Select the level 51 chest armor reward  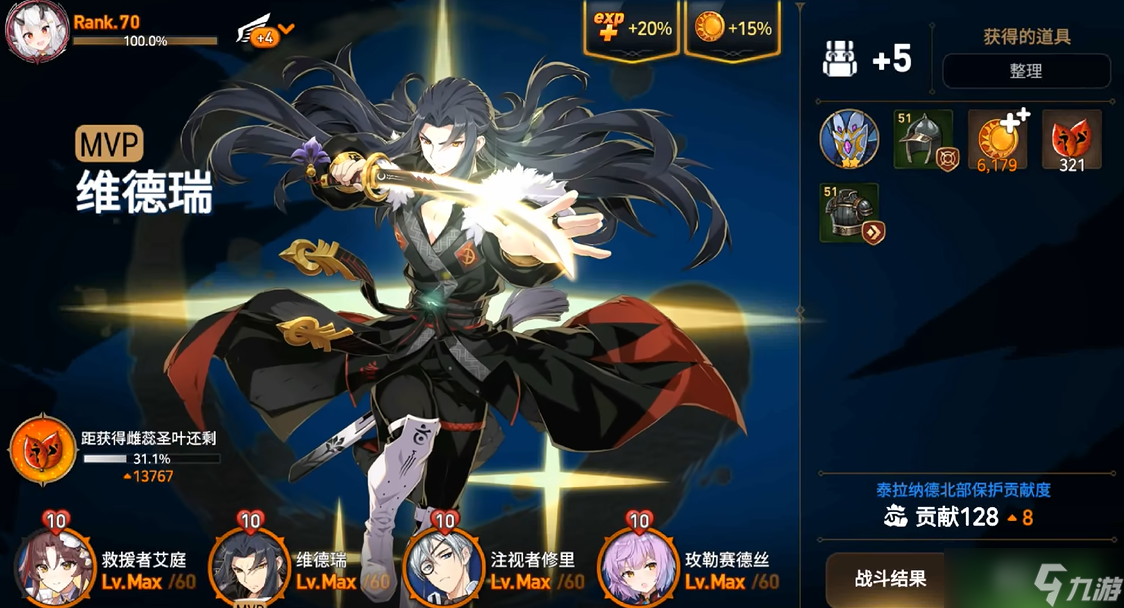pos(849,212)
